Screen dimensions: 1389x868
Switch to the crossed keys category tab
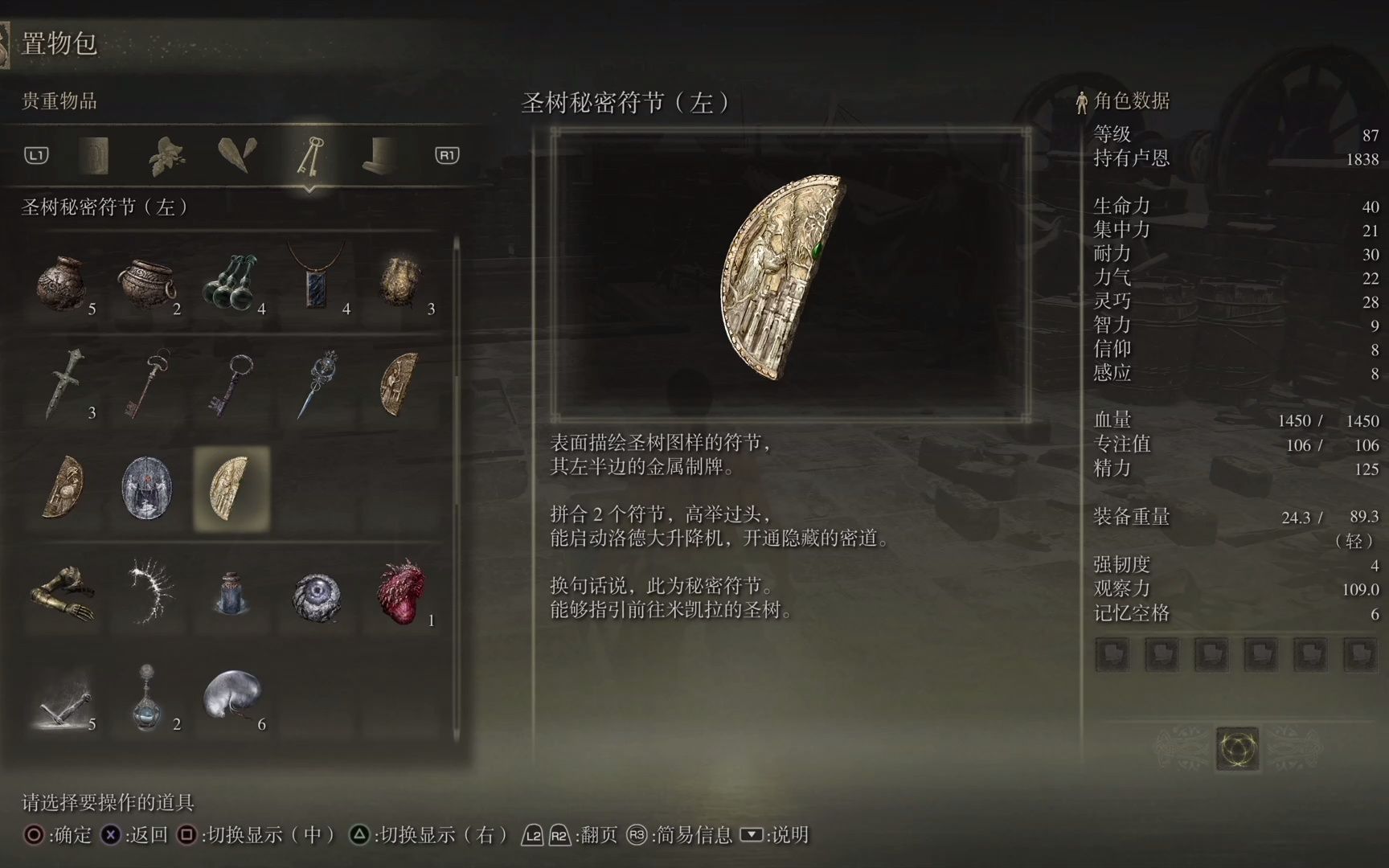(309, 156)
